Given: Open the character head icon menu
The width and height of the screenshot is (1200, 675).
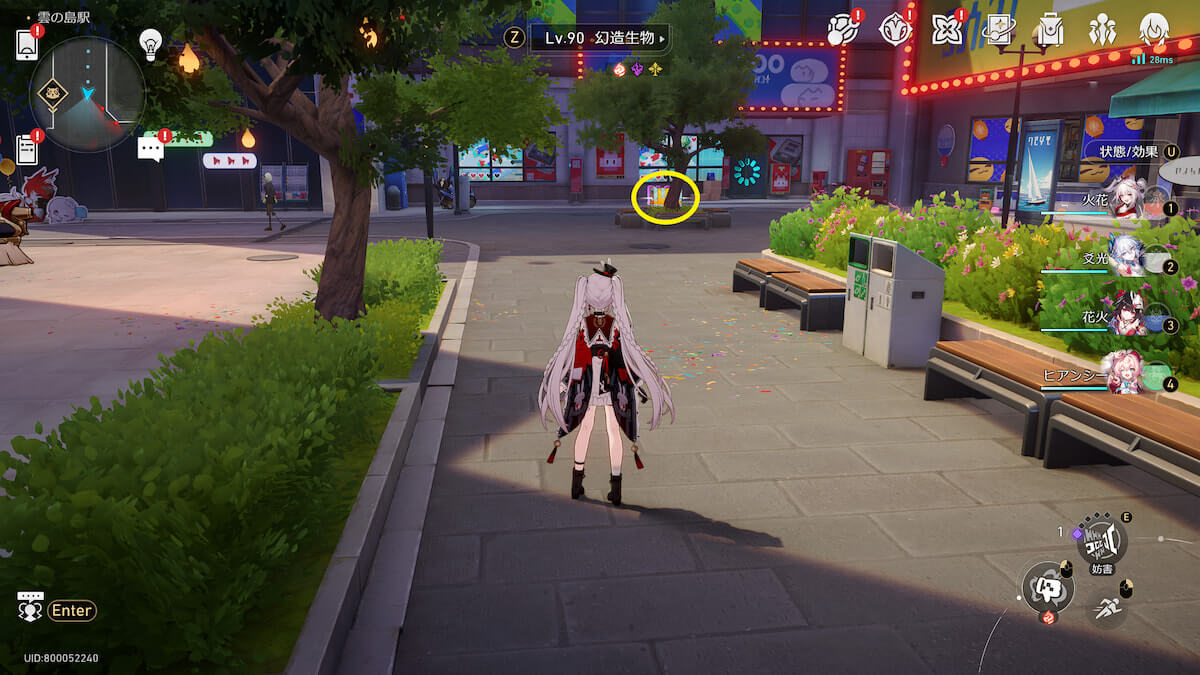Looking at the screenshot, I should 1154,30.
